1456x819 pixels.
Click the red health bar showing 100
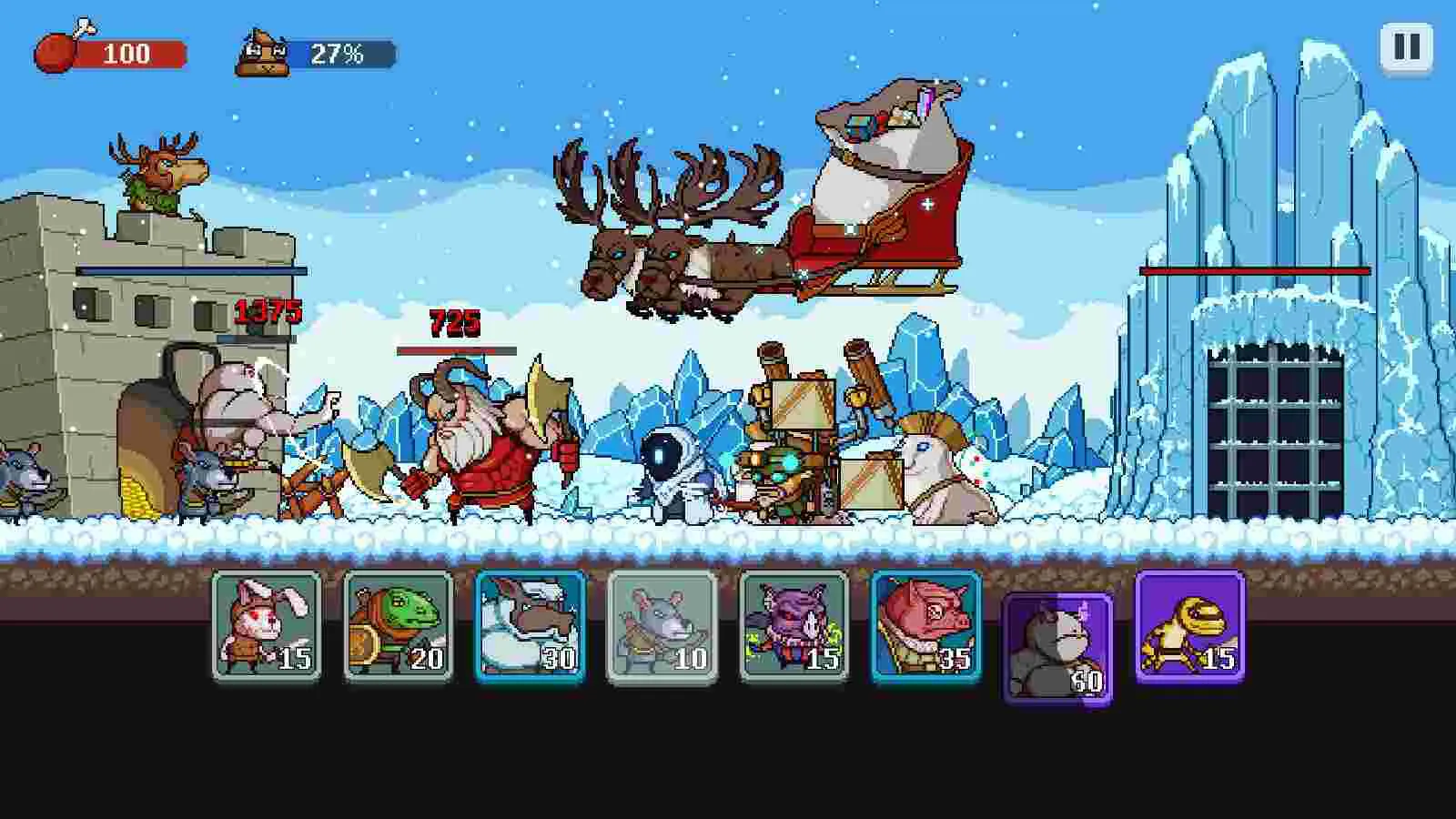[x=132, y=52]
